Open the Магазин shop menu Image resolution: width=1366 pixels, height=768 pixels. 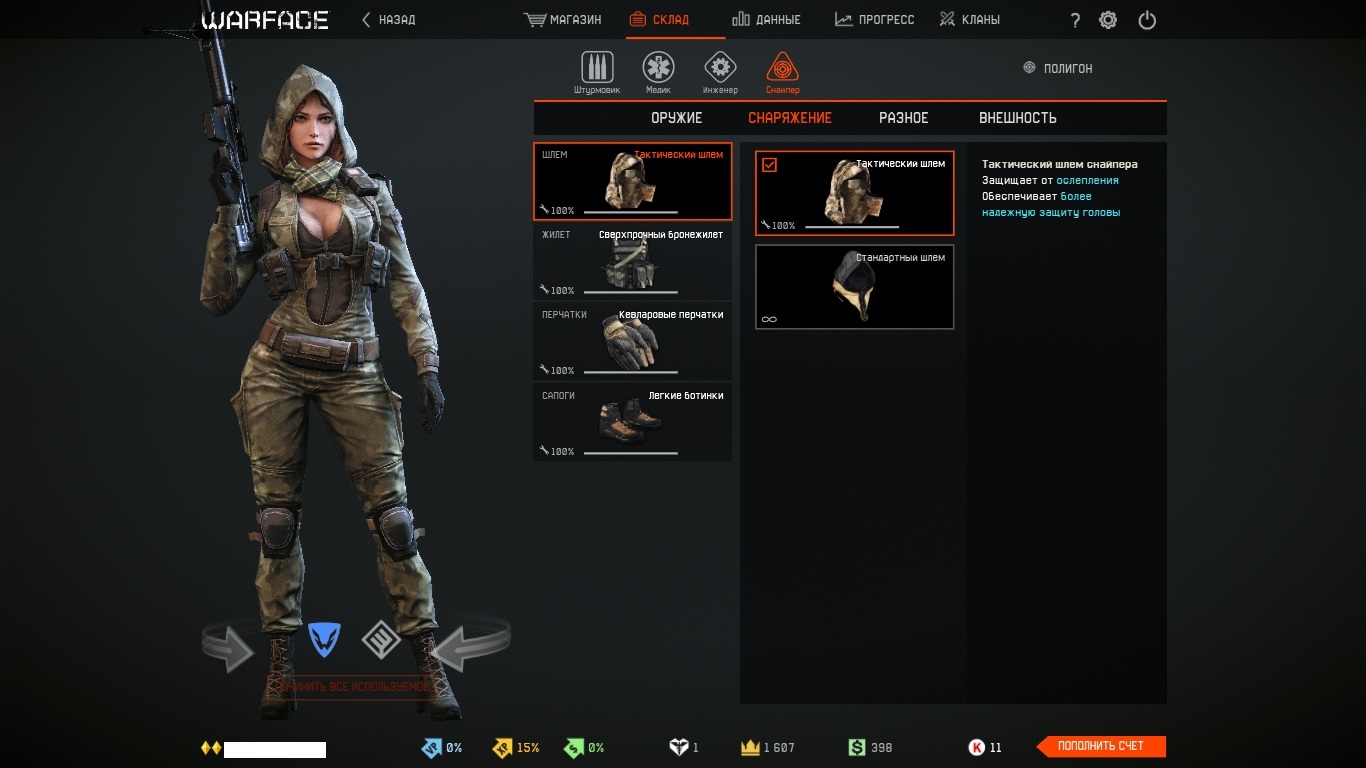tap(562, 20)
